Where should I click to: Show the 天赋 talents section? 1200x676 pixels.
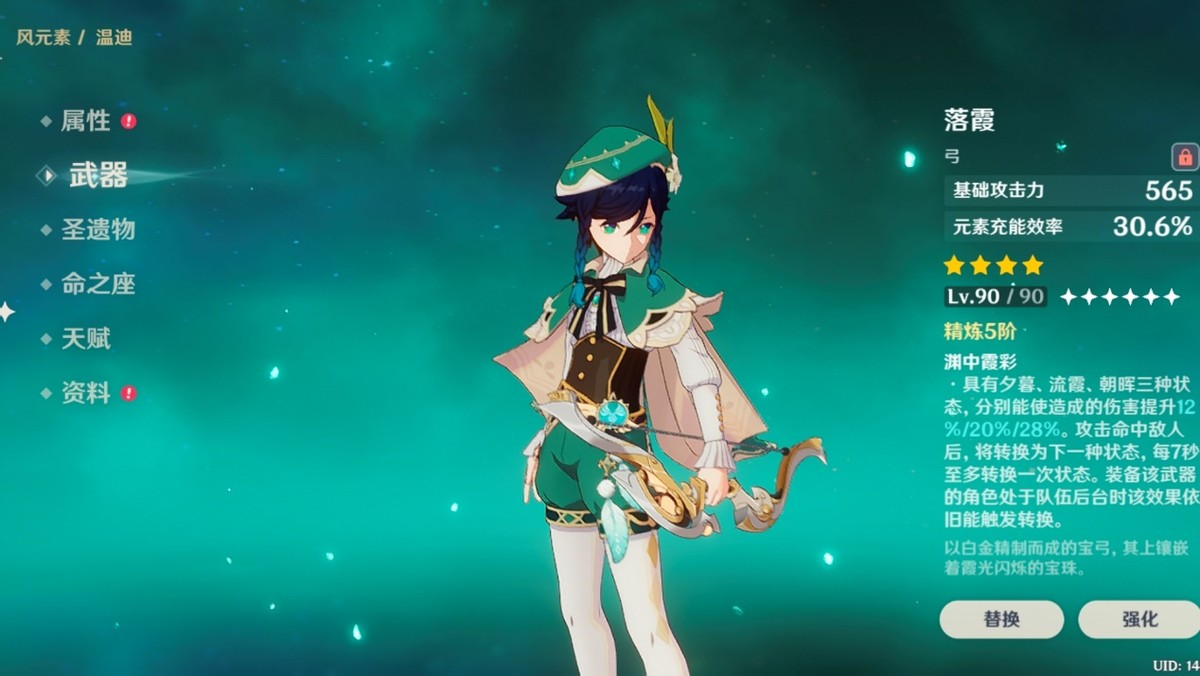click(85, 339)
